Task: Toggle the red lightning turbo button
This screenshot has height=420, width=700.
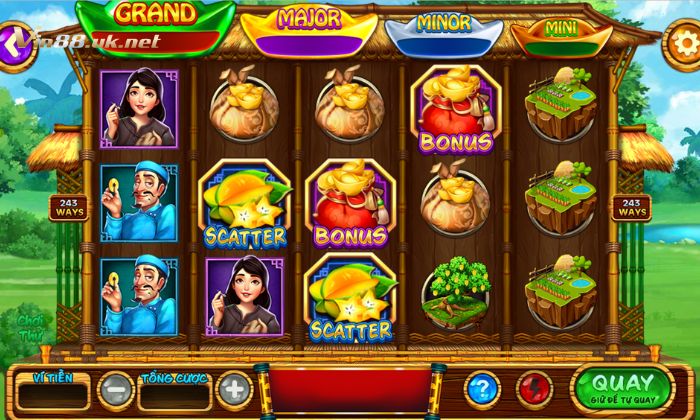Action: (x=534, y=388)
